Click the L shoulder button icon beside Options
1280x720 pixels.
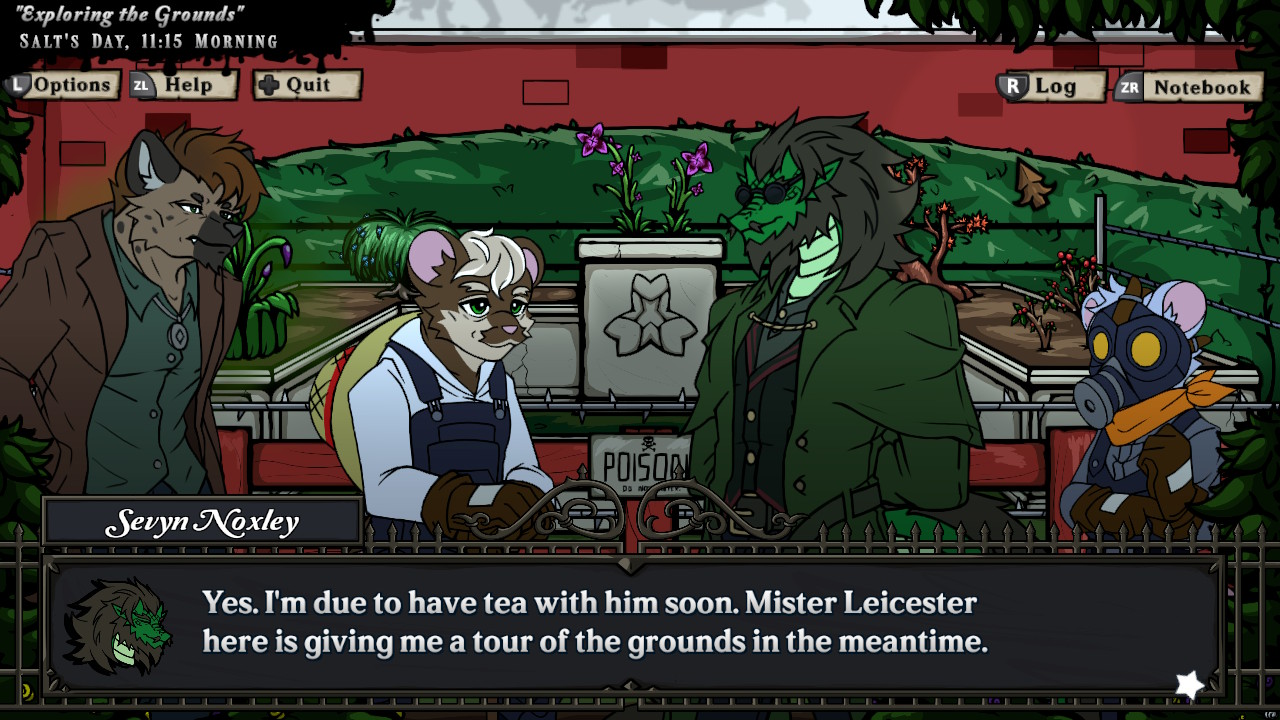coord(17,85)
